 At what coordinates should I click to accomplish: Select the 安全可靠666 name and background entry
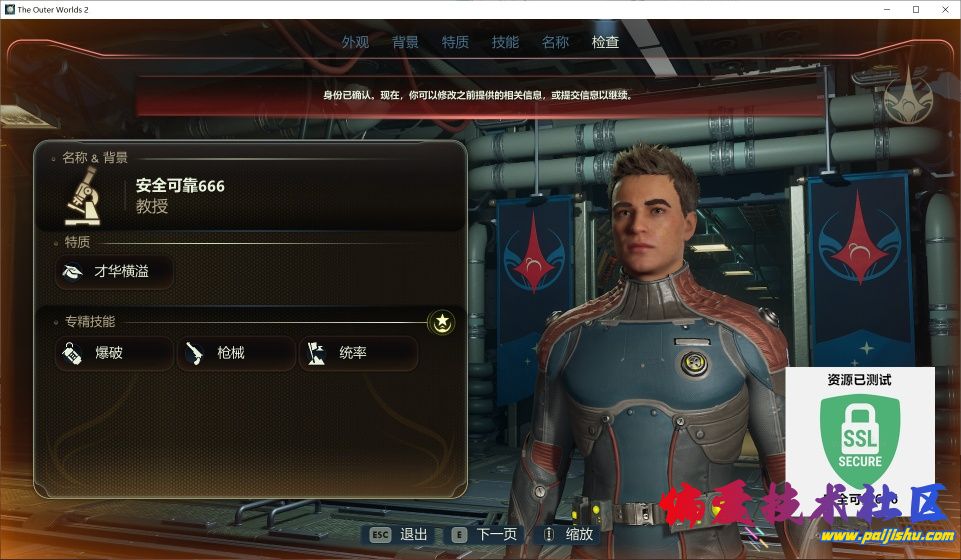point(250,196)
